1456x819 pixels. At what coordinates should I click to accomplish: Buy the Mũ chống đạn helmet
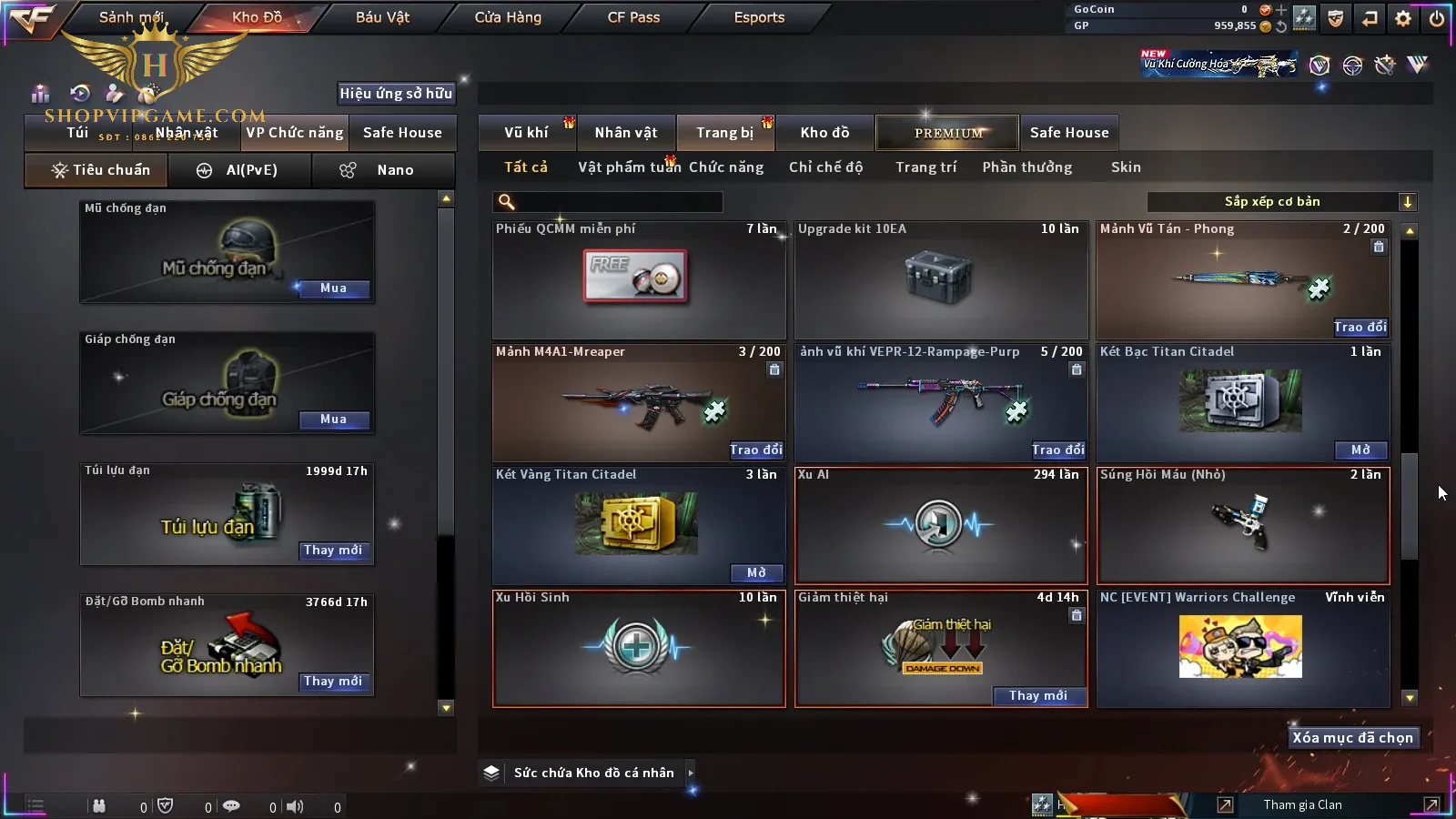[333, 288]
